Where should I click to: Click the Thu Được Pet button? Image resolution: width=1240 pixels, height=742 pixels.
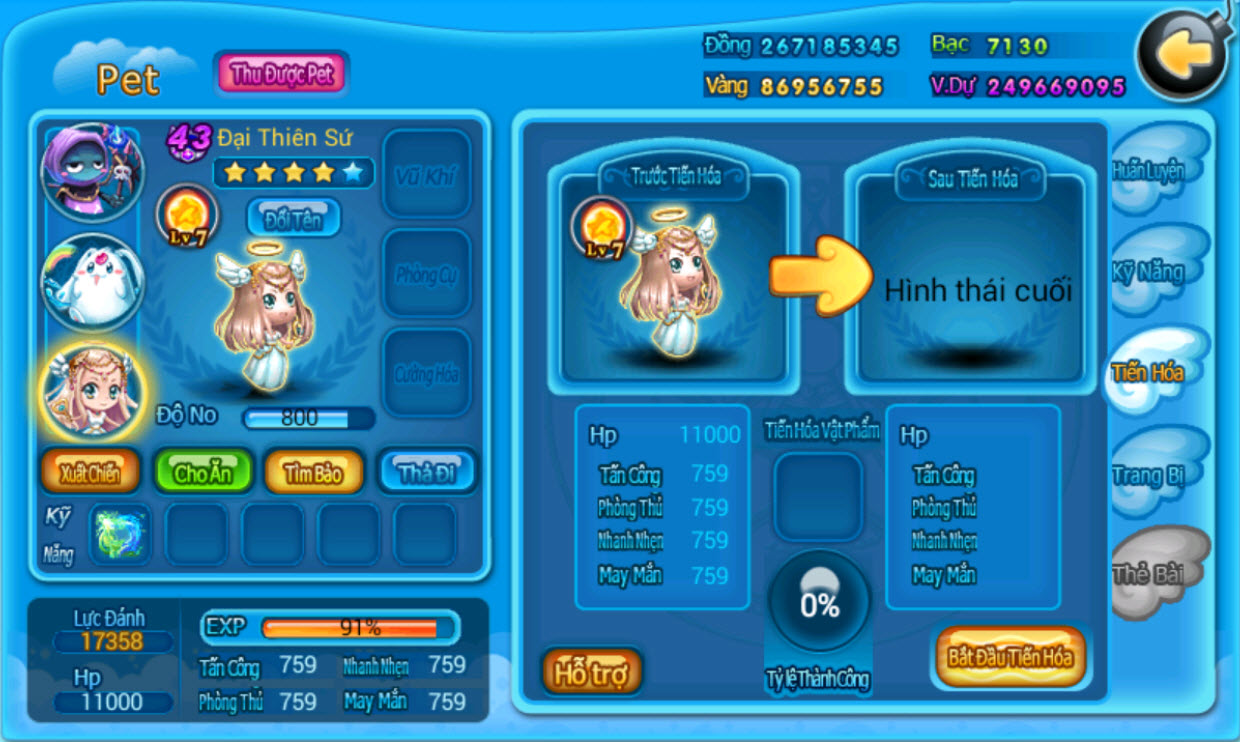(x=281, y=74)
